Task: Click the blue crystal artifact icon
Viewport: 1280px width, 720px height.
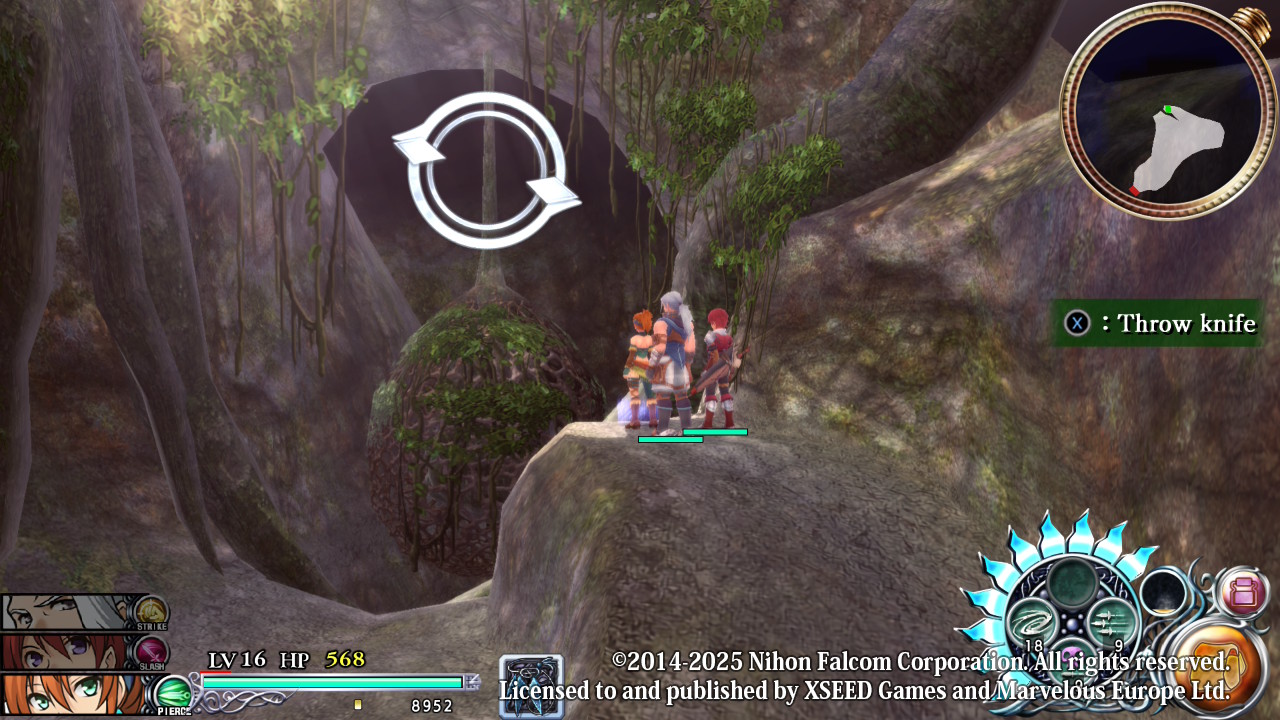Action: pos(531,687)
